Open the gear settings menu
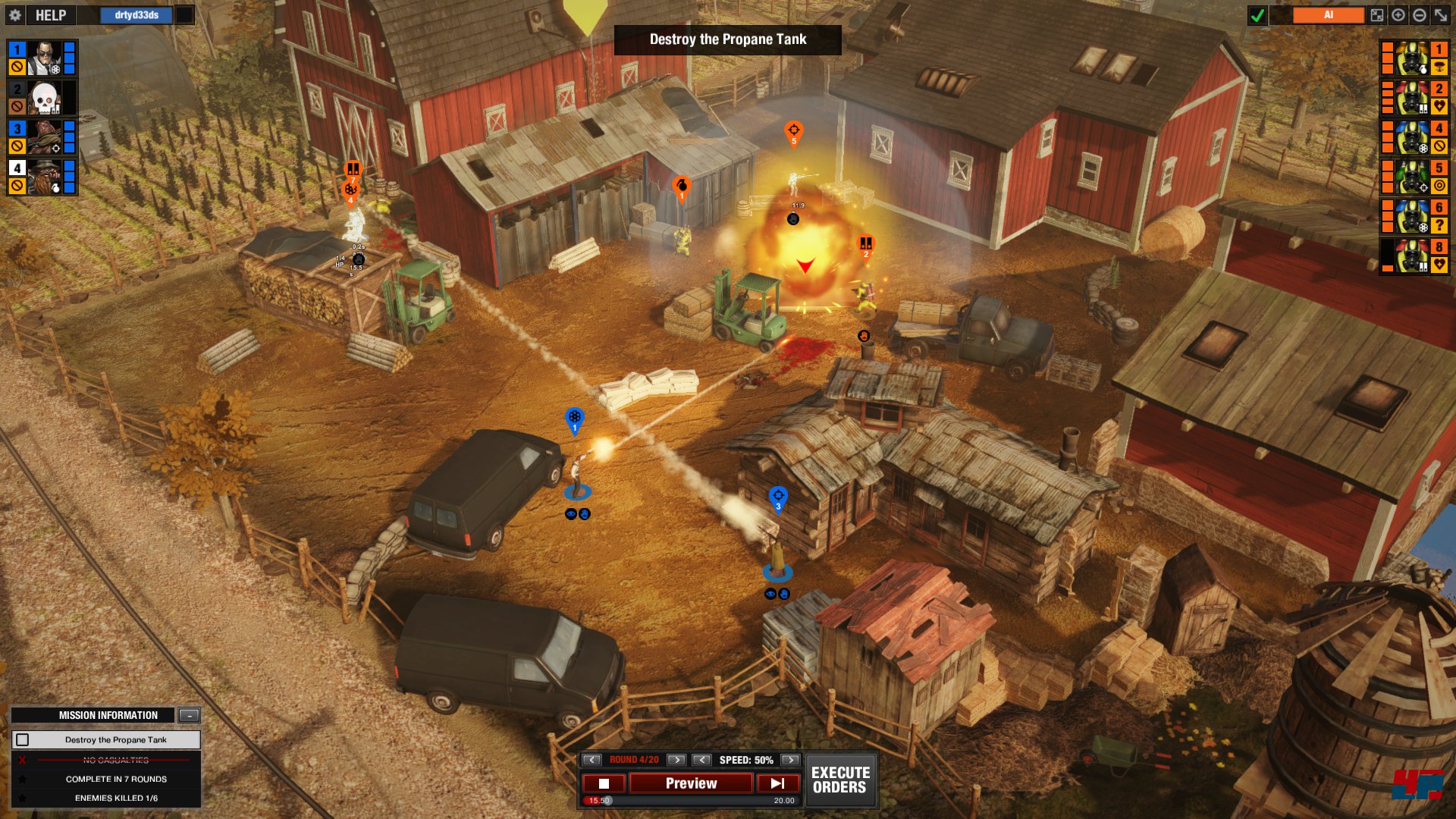Viewport: 1456px width, 819px height. (x=15, y=15)
